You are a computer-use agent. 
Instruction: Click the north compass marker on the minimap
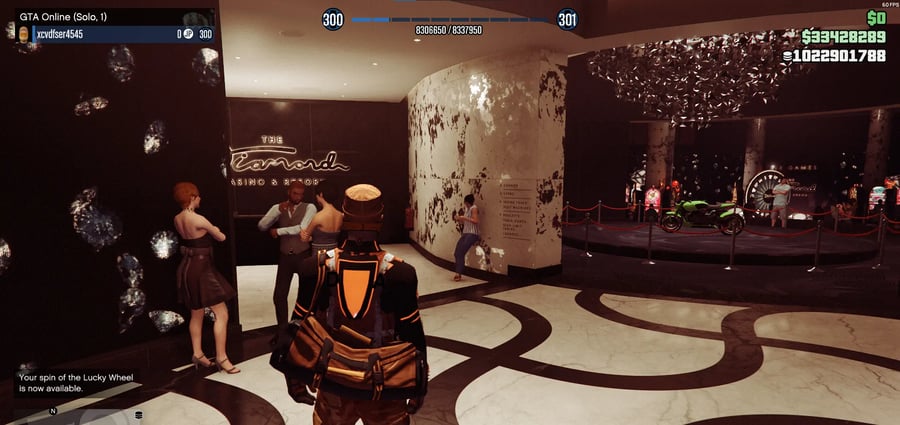click(53, 410)
